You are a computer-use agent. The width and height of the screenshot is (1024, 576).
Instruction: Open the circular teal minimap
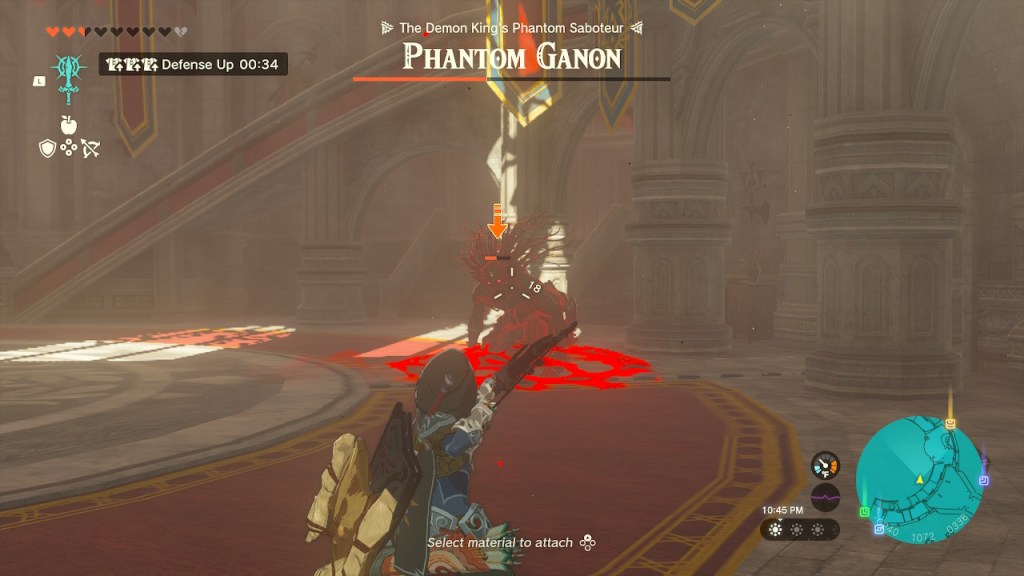point(920,480)
